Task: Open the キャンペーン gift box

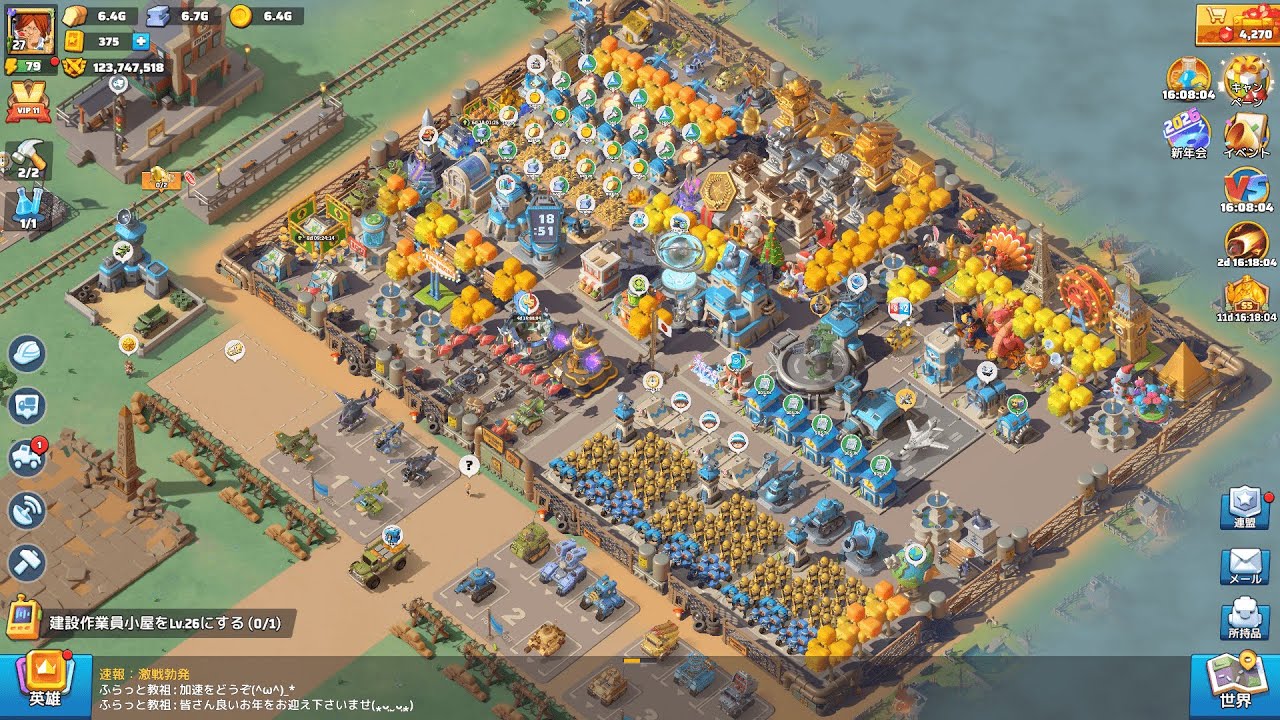Action: coord(1247,77)
